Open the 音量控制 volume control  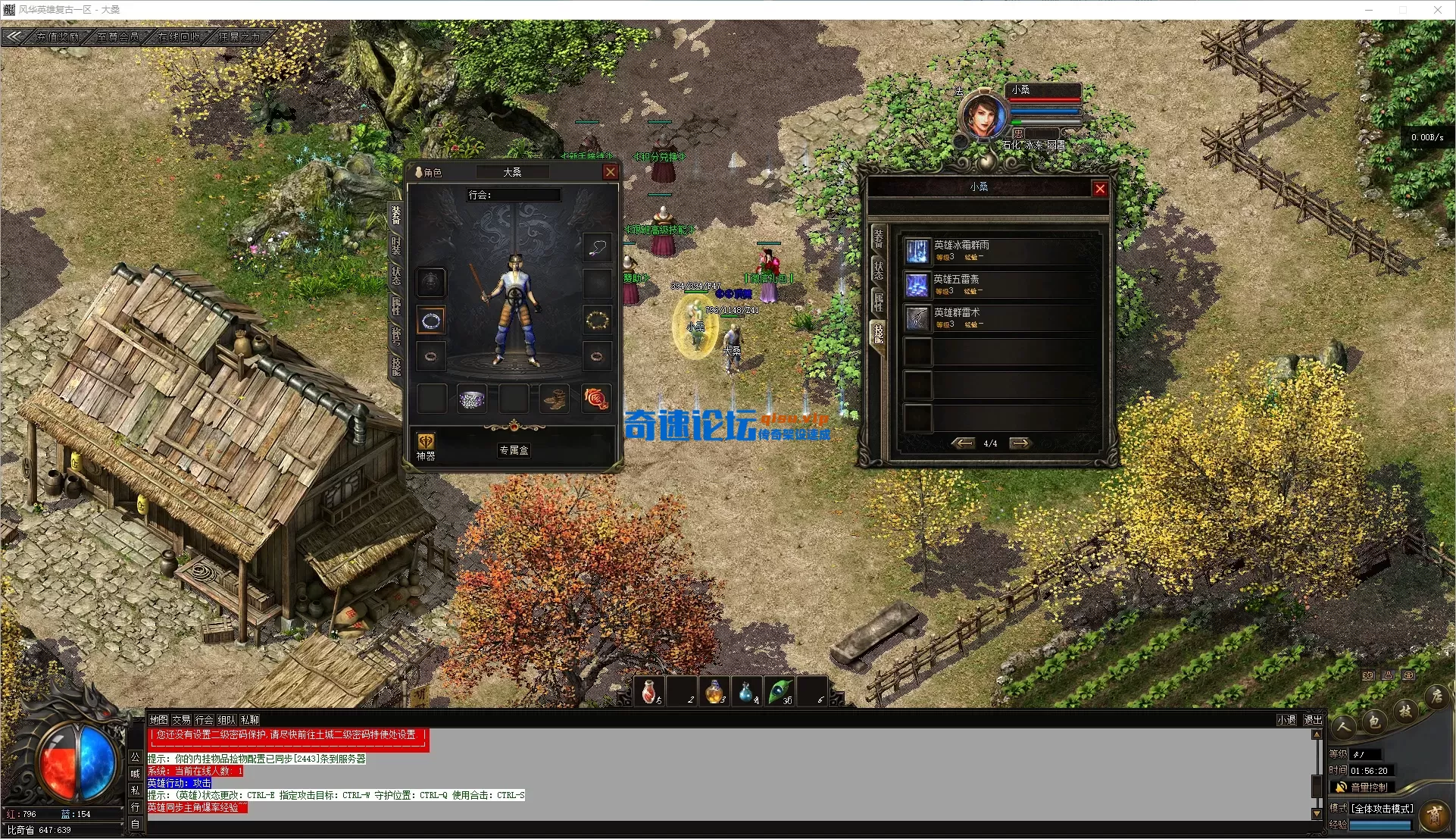pyautogui.click(x=1362, y=787)
